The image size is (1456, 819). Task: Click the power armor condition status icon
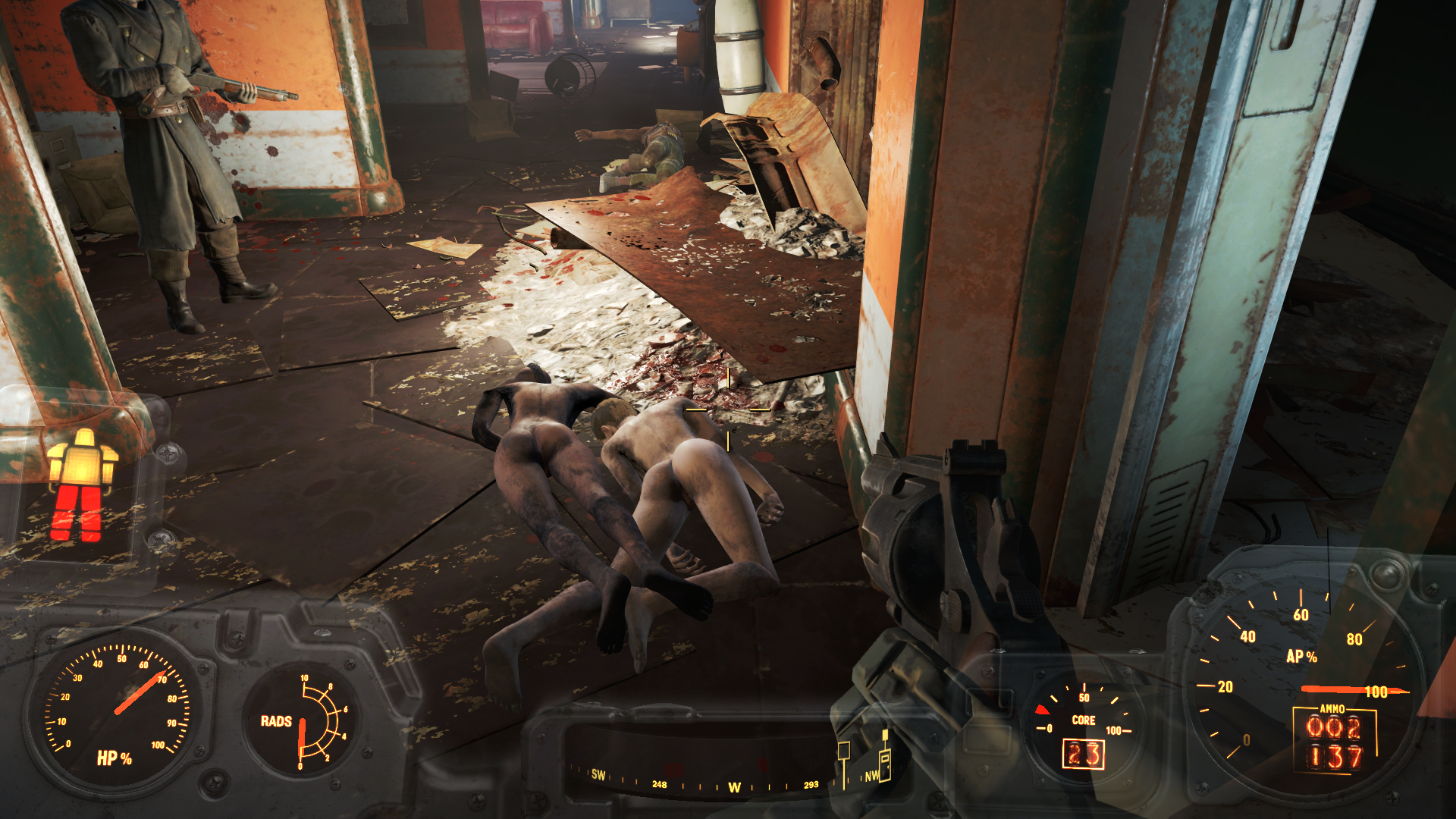82,485
